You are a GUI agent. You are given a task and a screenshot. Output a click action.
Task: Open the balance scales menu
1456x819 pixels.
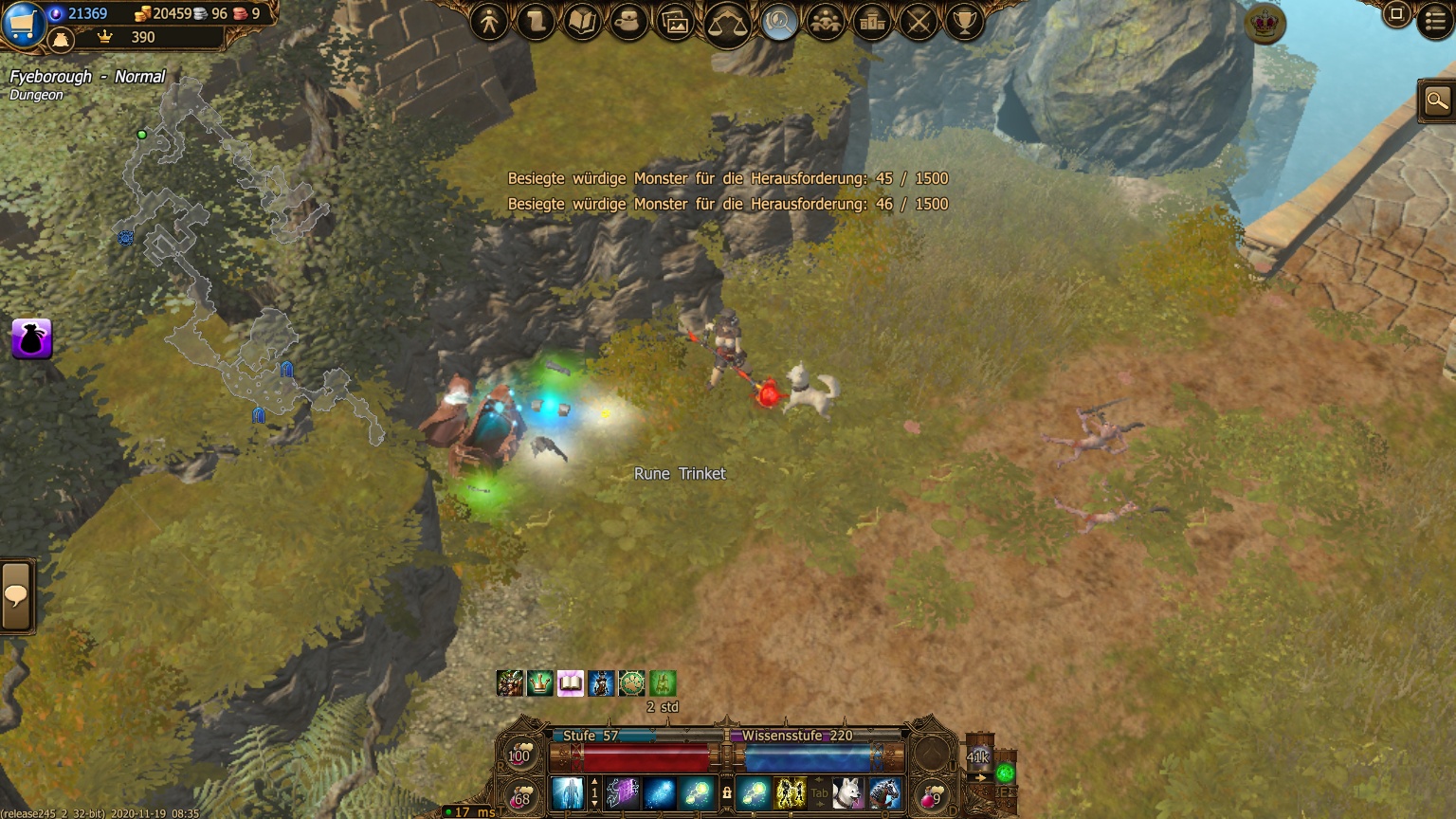[728, 23]
